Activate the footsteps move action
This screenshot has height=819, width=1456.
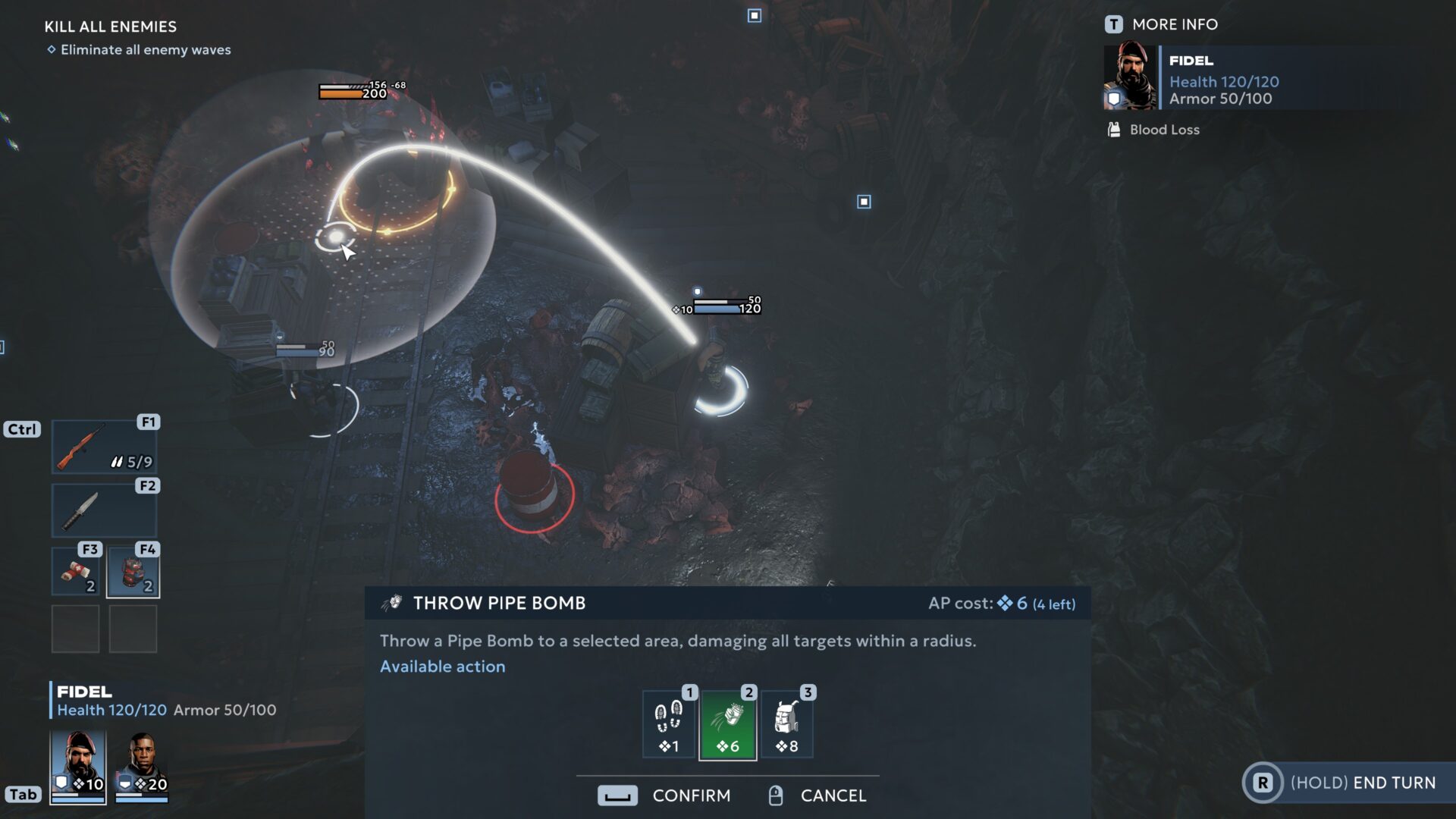(x=669, y=725)
